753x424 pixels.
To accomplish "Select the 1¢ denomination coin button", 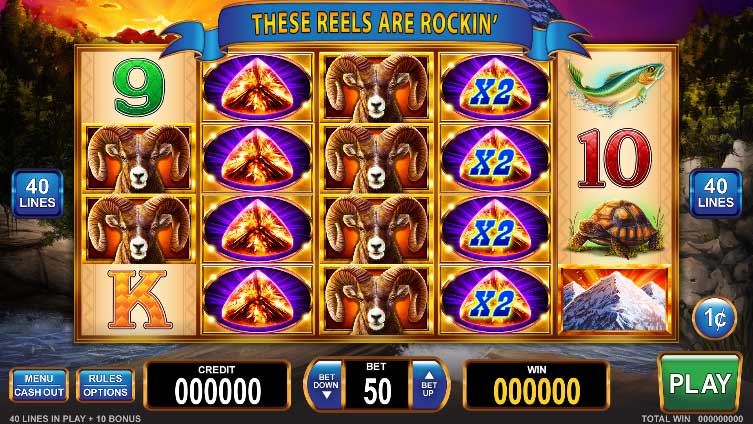I will click(713, 318).
